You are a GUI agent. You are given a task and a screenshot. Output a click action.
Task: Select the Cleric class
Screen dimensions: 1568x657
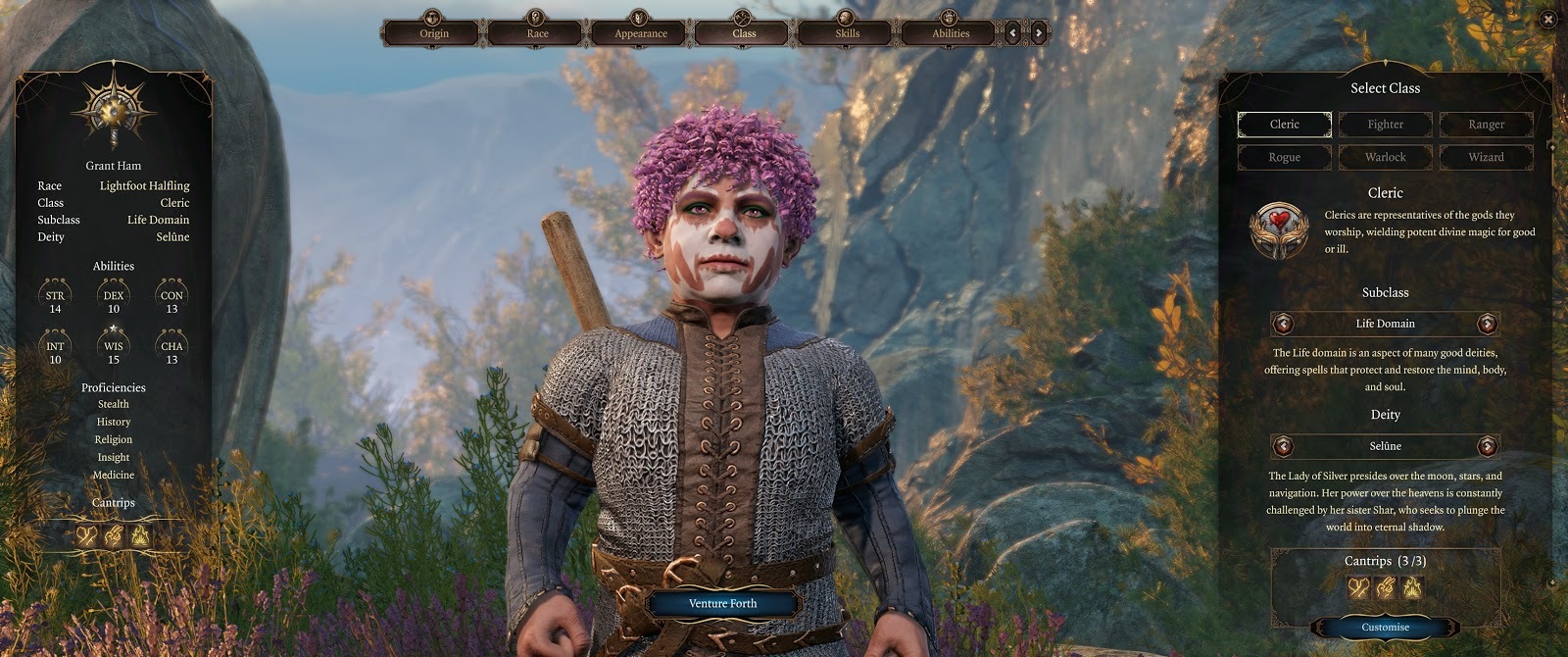pos(1284,125)
